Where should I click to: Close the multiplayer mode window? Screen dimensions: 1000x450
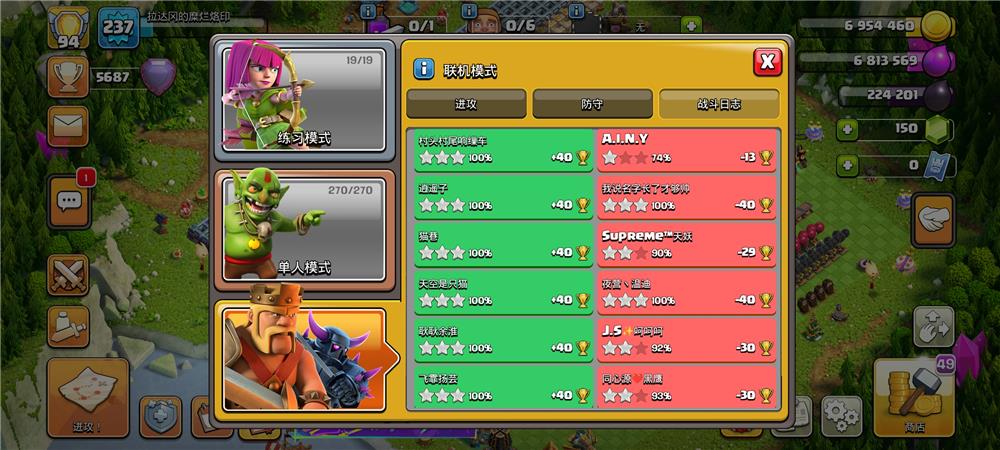(x=767, y=62)
